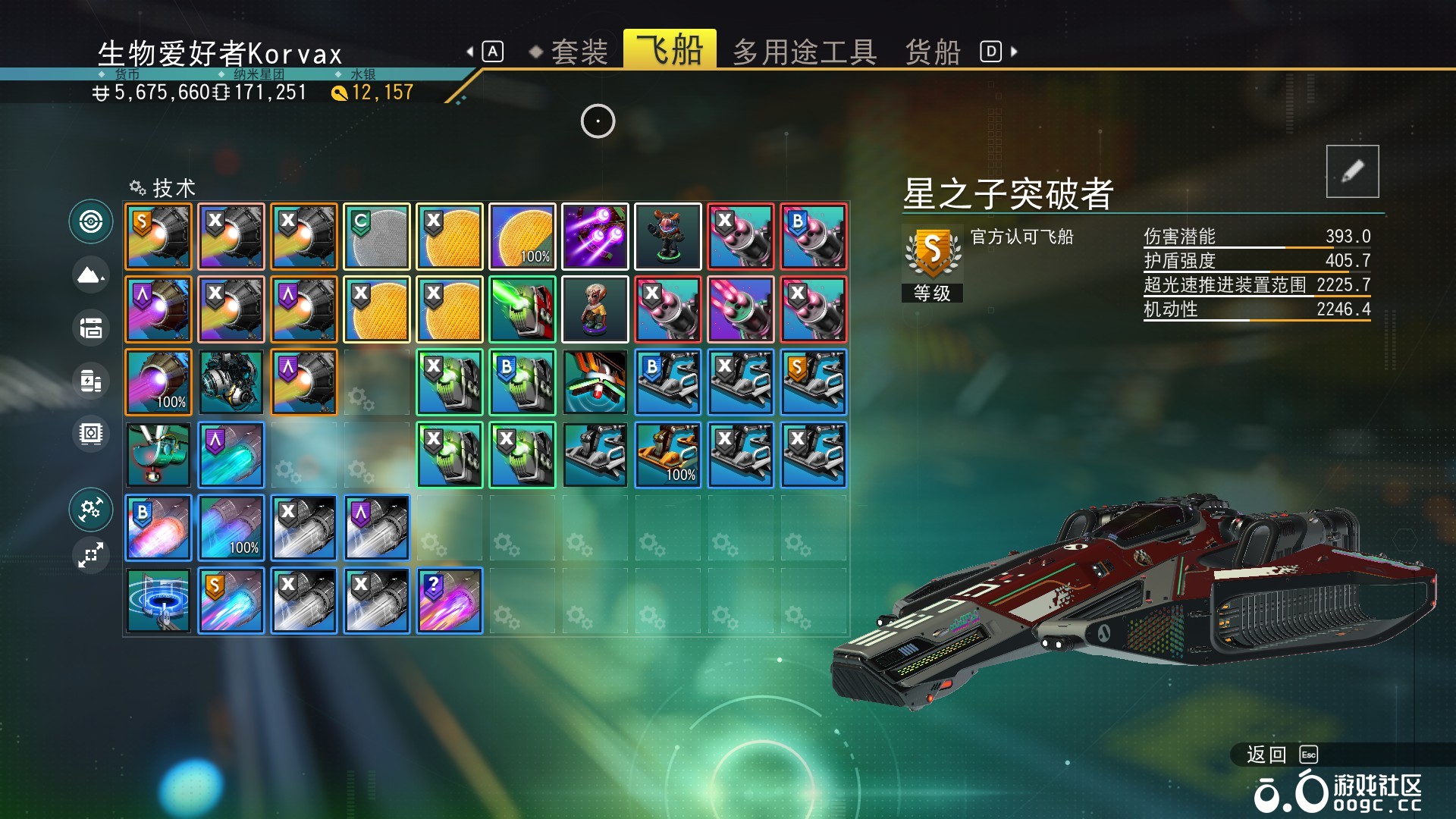
Task: Choose the purple triple-orb weapon slot
Action: (595, 237)
